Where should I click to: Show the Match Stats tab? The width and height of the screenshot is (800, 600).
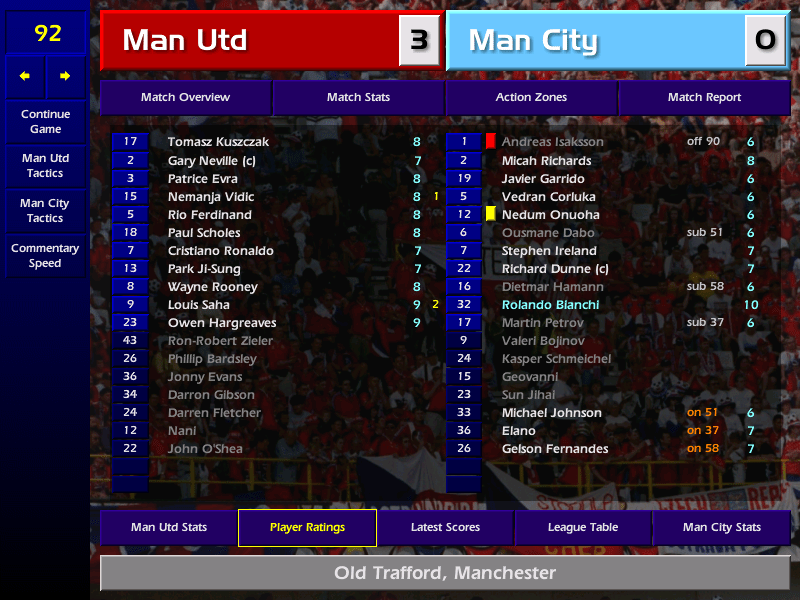358,98
